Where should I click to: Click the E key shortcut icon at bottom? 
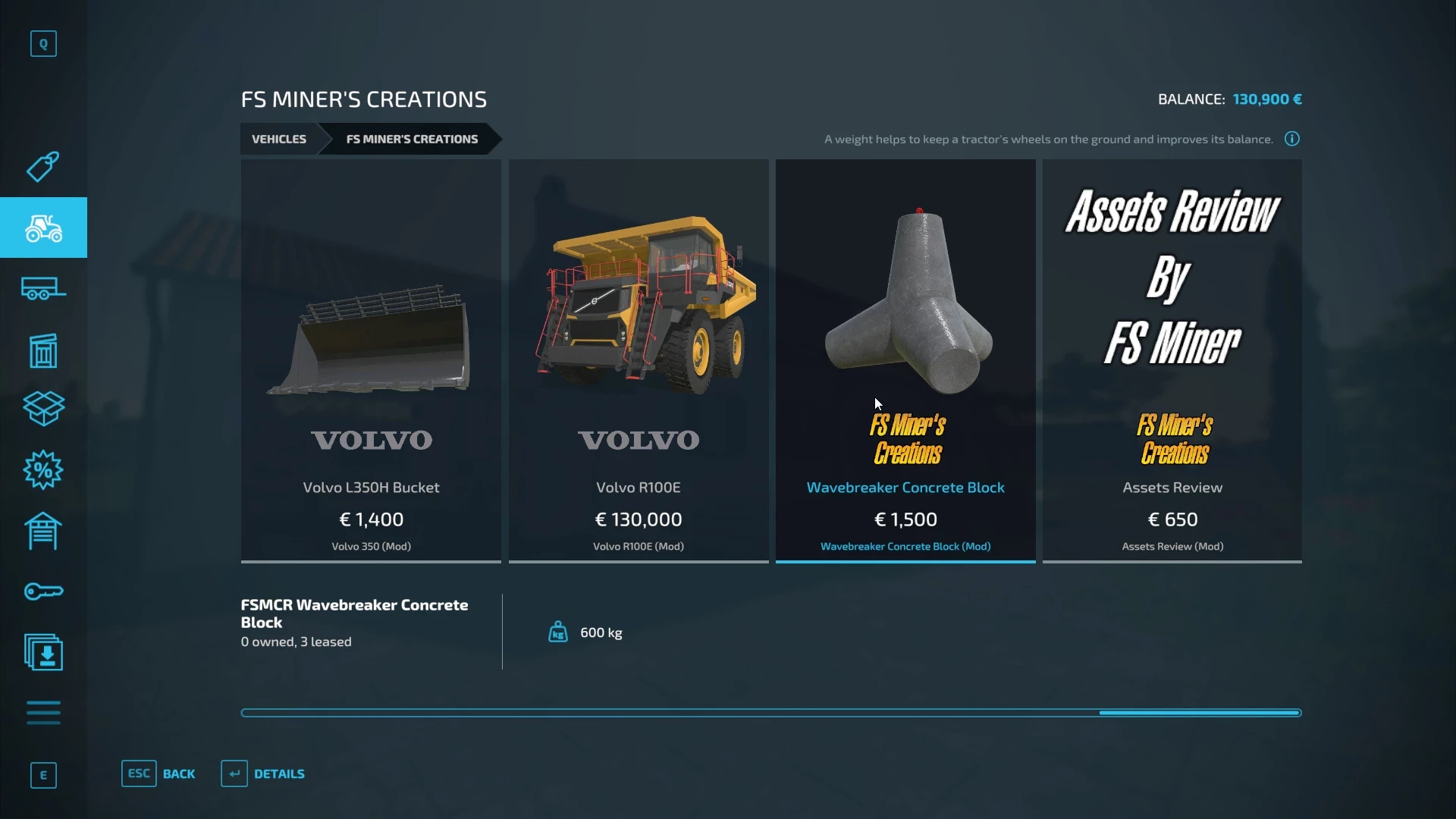click(43, 775)
